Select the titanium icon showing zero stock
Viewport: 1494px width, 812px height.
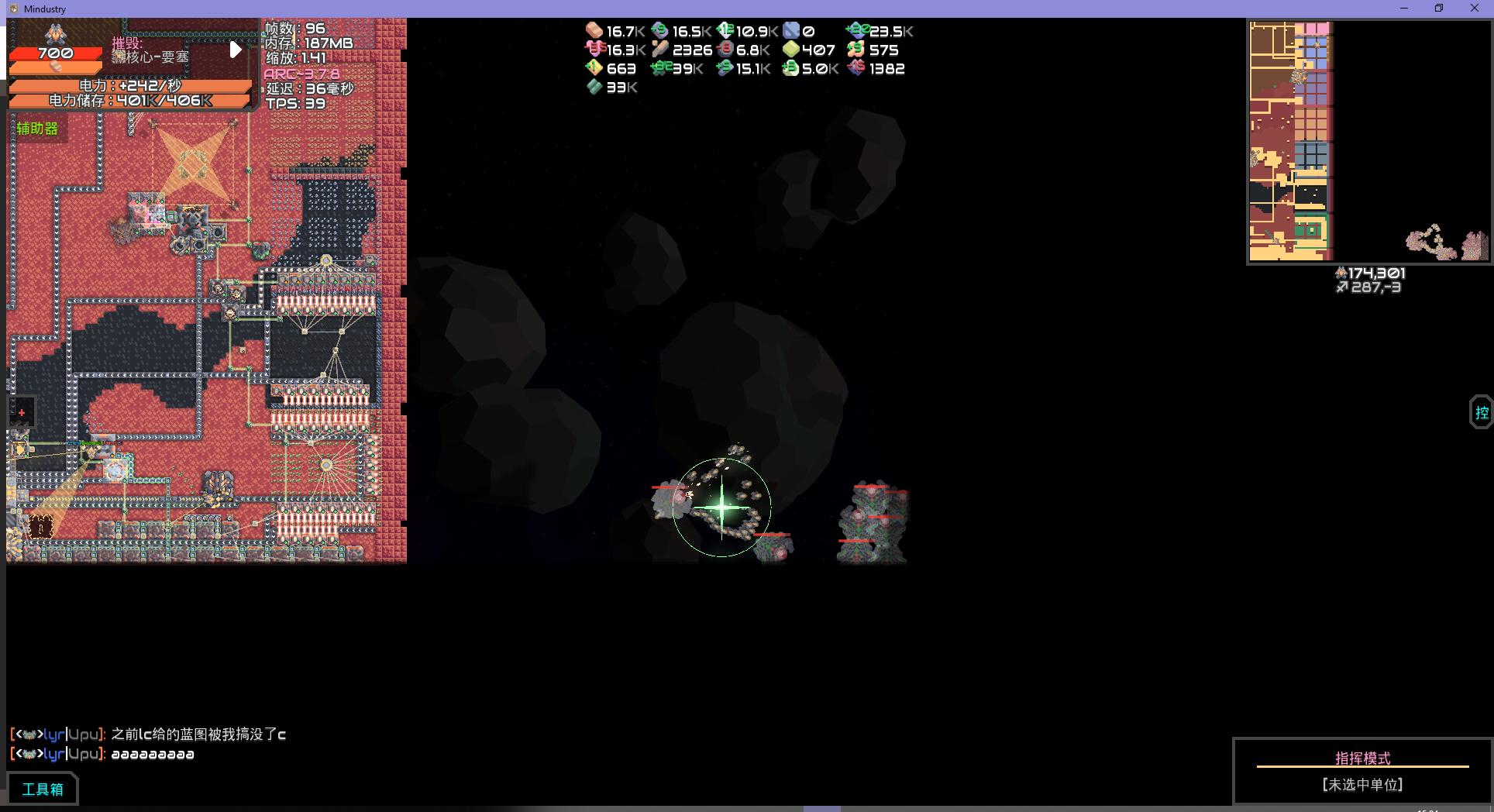click(792, 30)
